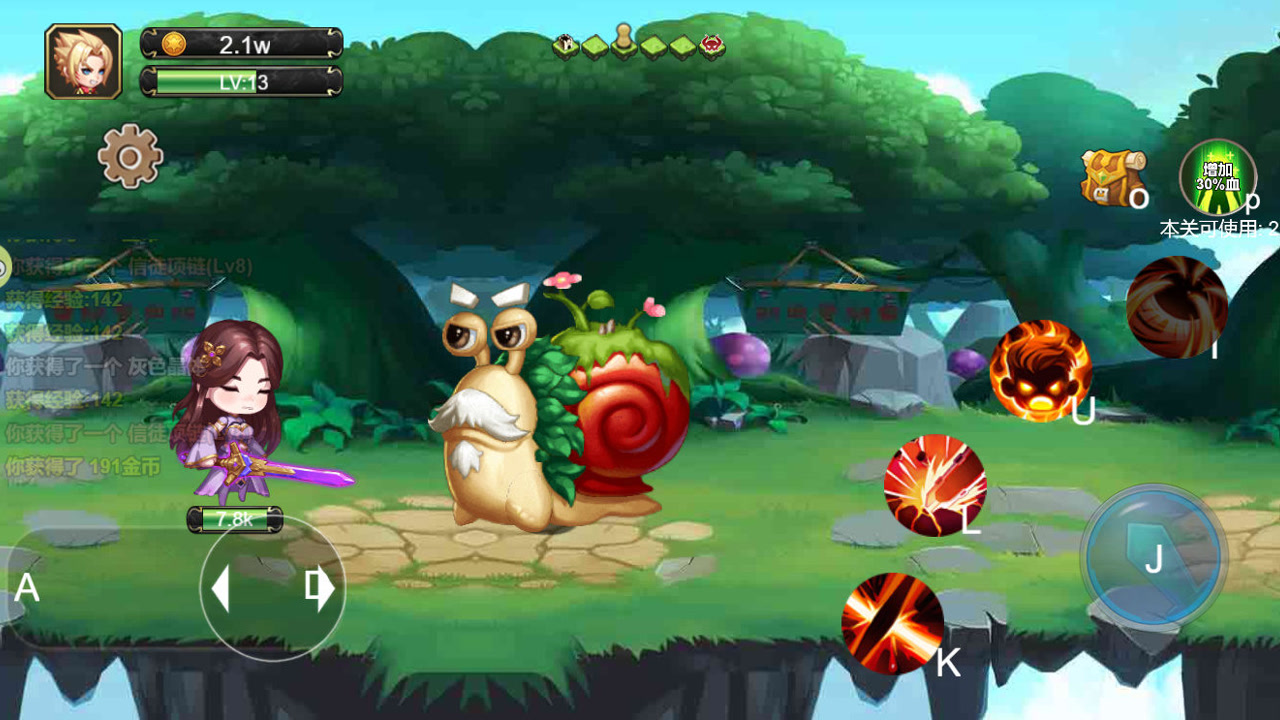Screen dimensions: 1280x720
Task: Open the gear settings menu
Action: 130,156
